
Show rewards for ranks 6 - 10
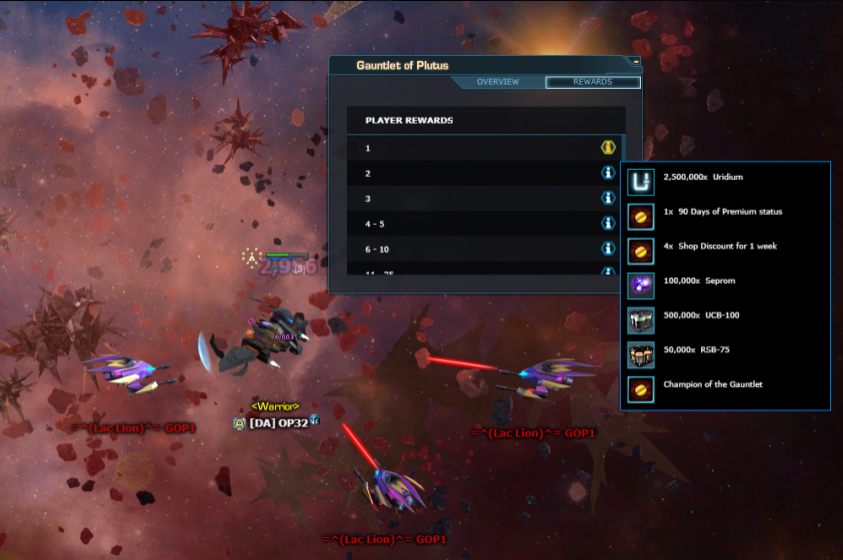[x=607, y=249]
